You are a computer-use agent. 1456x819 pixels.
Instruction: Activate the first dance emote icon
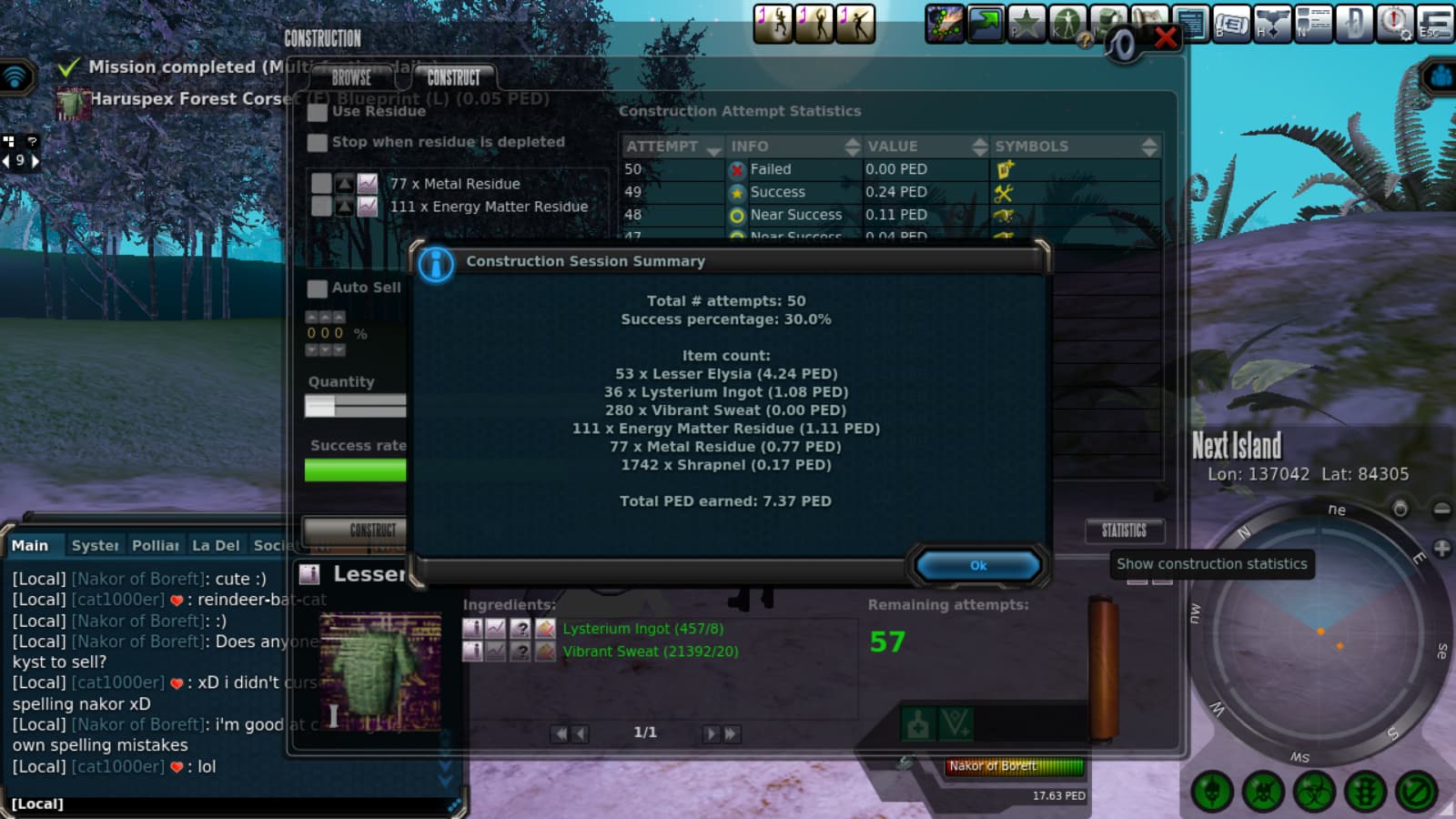(773, 24)
